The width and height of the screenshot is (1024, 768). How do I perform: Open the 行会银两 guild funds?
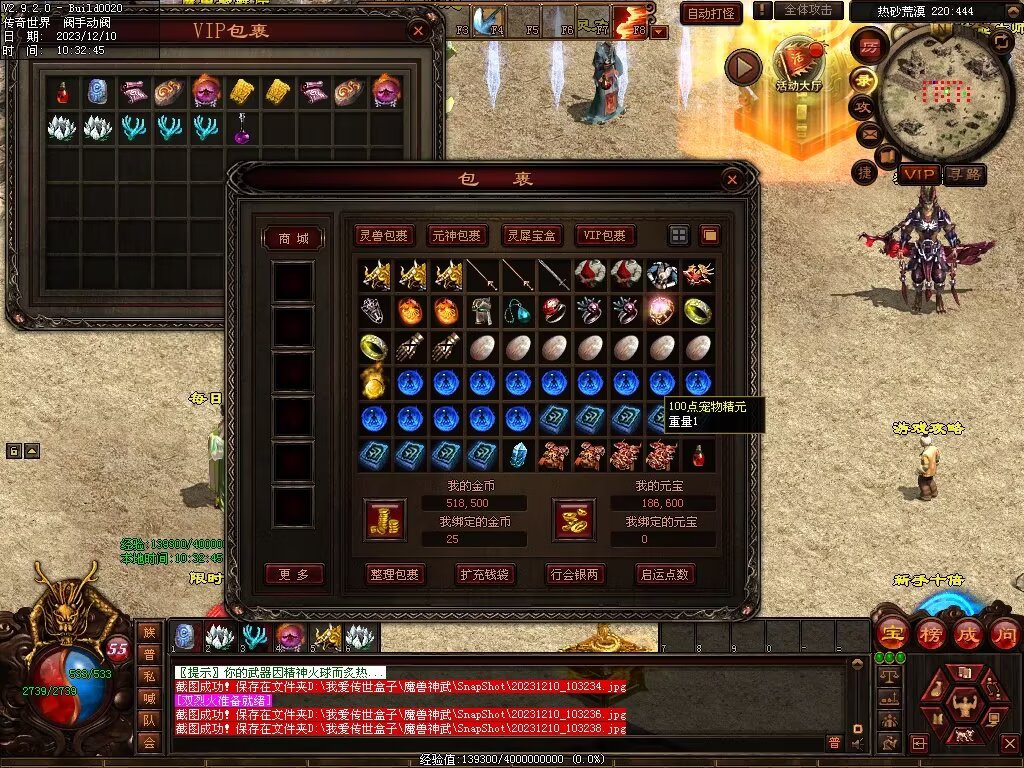[x=575, y=574]
